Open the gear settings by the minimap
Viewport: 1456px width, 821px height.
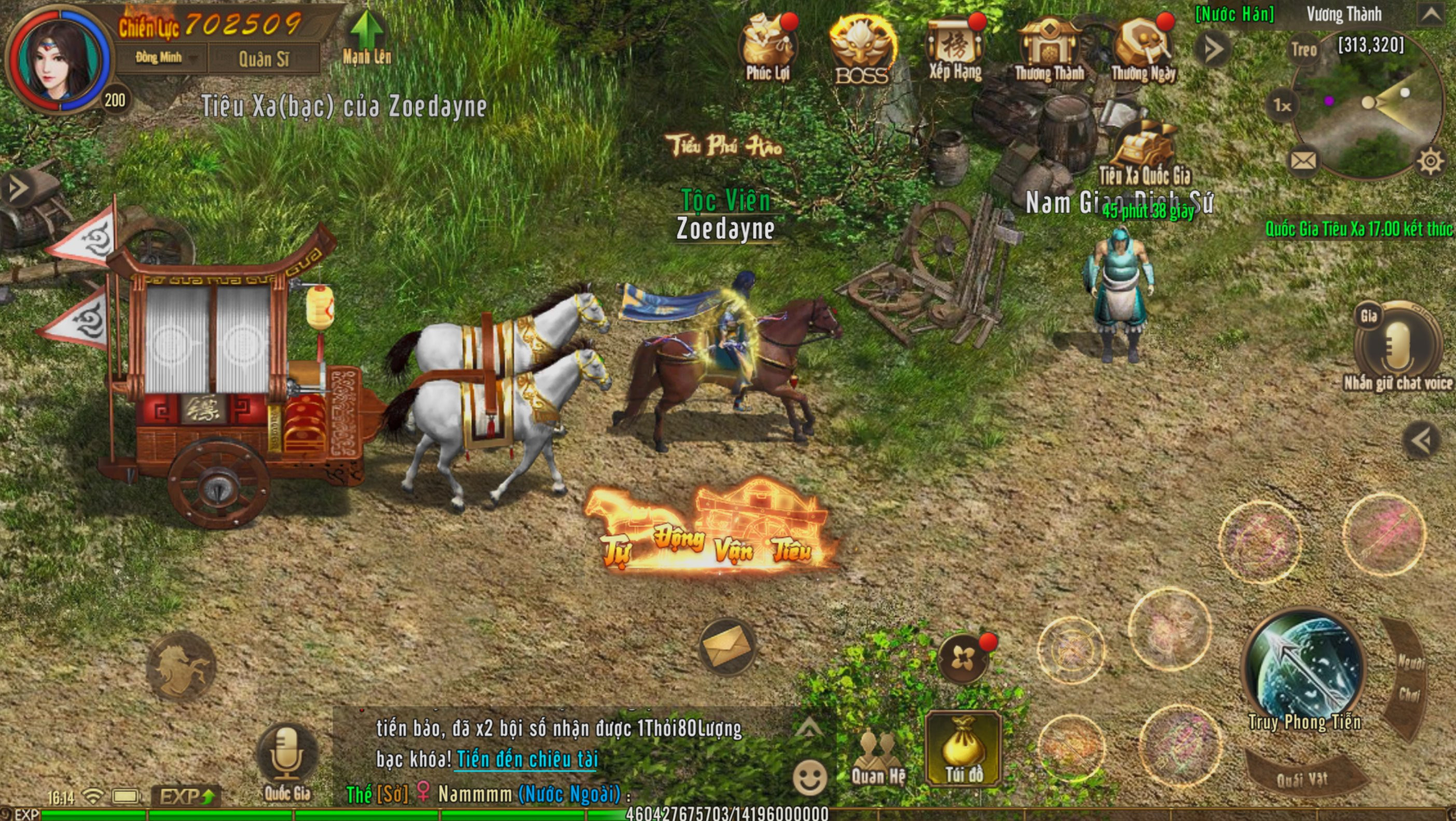click(1430, 162)
